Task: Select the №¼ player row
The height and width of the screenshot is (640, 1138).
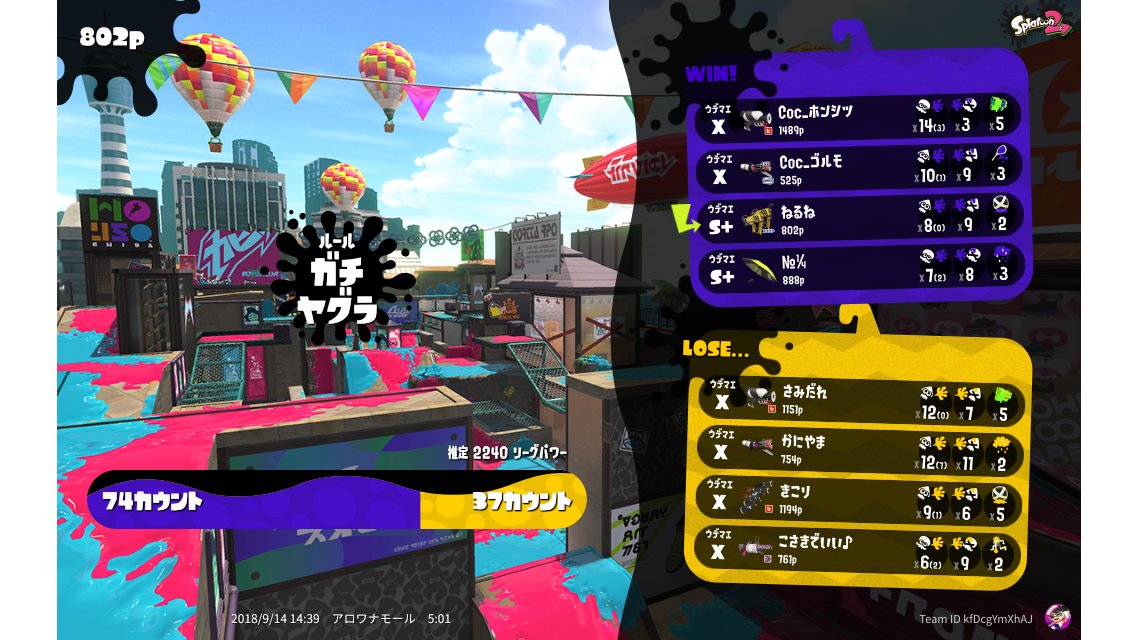Action: (859, 267)
